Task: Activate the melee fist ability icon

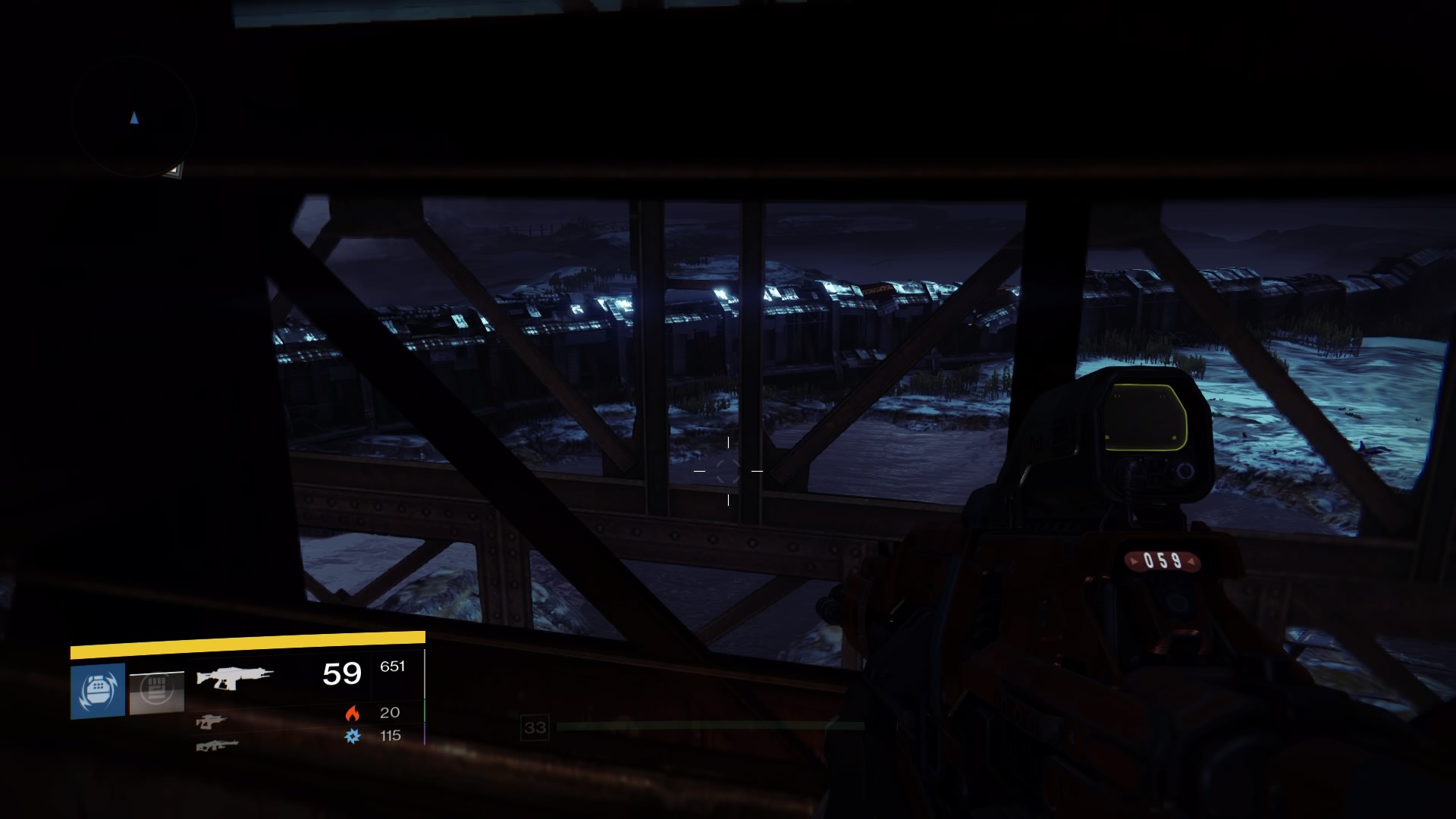Action: (x=156, y=692)
